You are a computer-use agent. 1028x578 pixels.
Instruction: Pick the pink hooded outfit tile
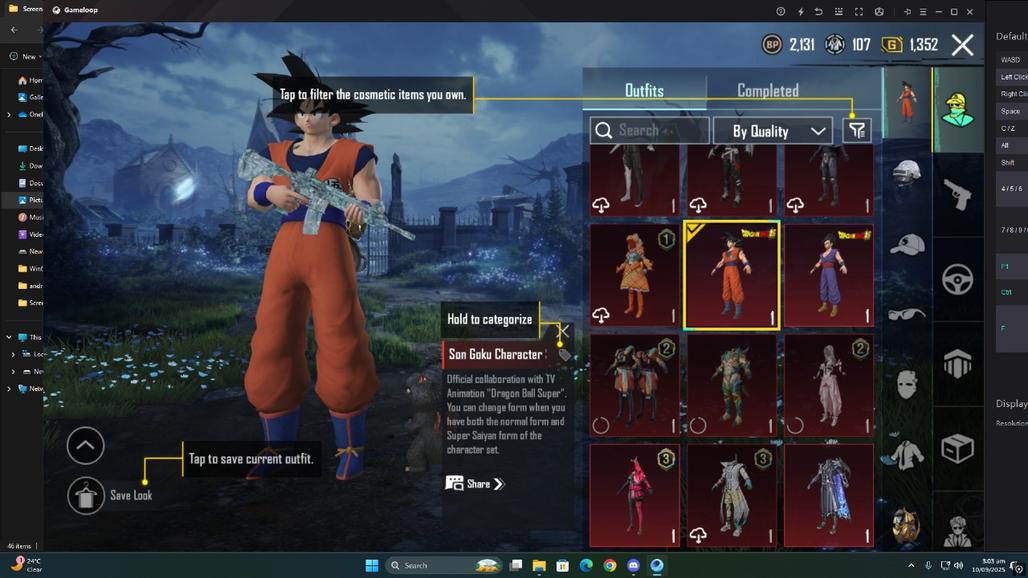pos(634,495)
